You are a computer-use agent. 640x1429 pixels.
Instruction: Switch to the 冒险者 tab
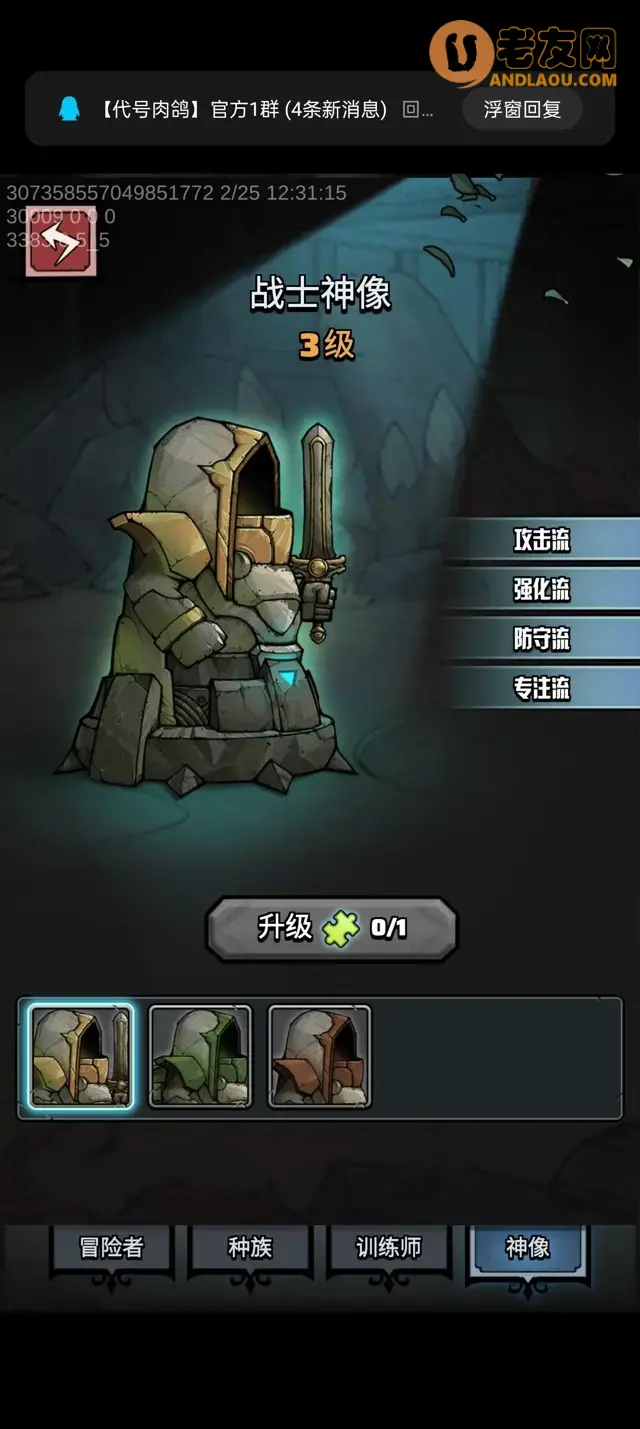pos(111,1248)
